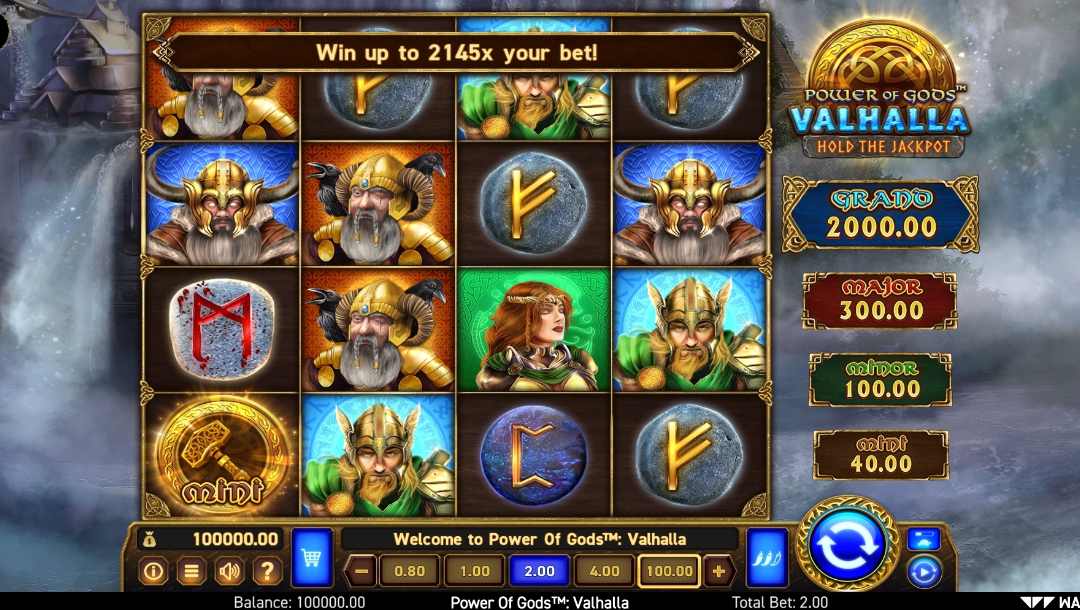Increase the bet with the plus button
This screenshot has width=1080, height=610.
pos(717,572)
